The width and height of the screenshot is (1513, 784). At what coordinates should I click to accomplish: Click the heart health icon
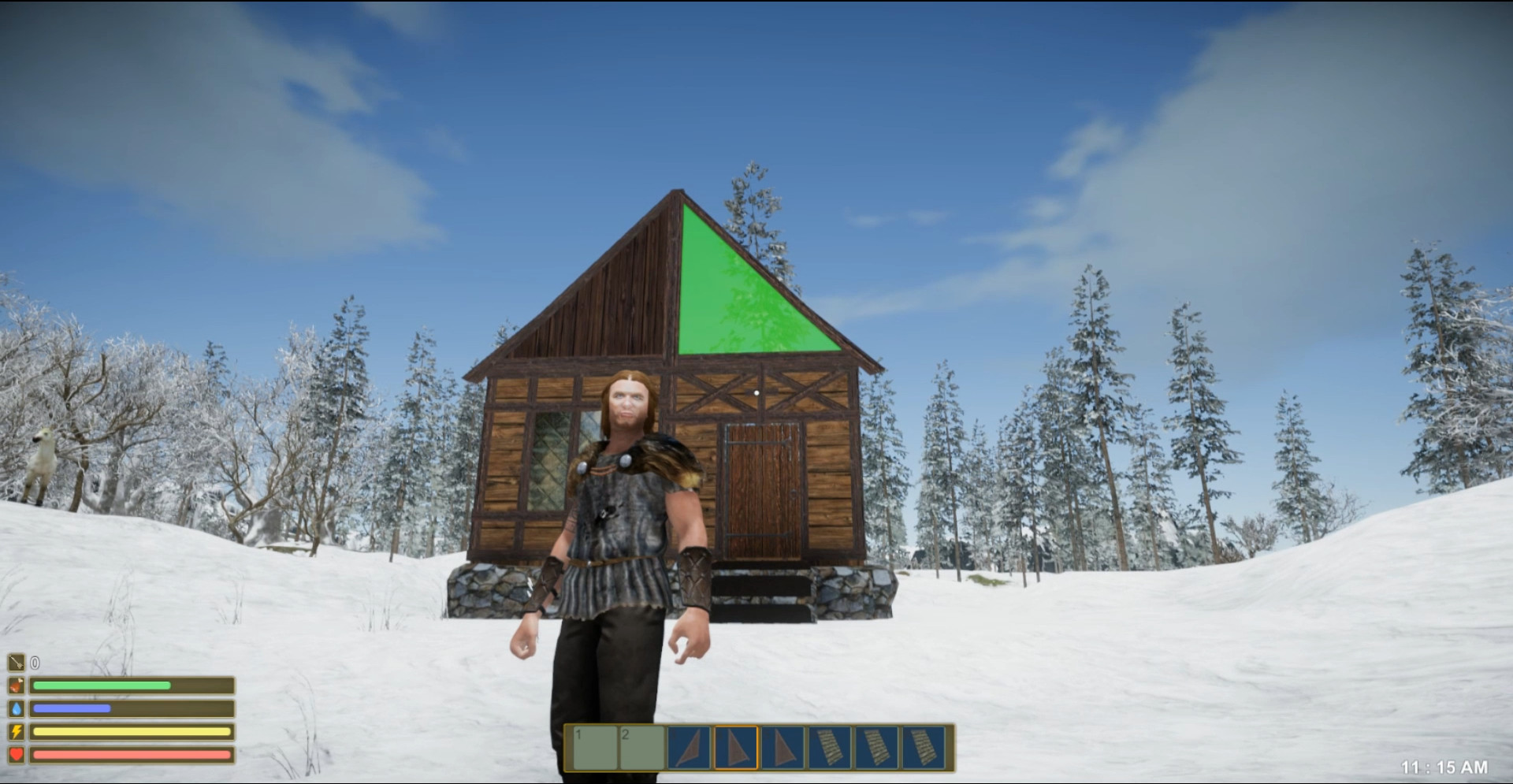(x=17, y=755)
